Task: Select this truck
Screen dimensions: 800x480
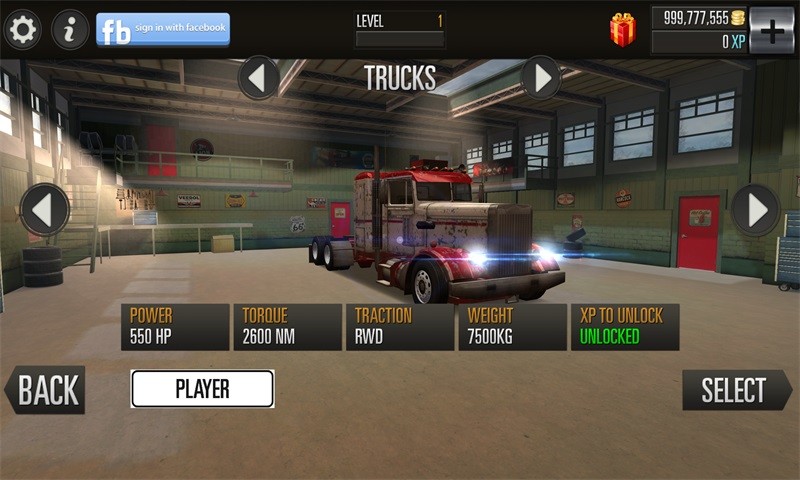Action: click(x=736, y=390)
